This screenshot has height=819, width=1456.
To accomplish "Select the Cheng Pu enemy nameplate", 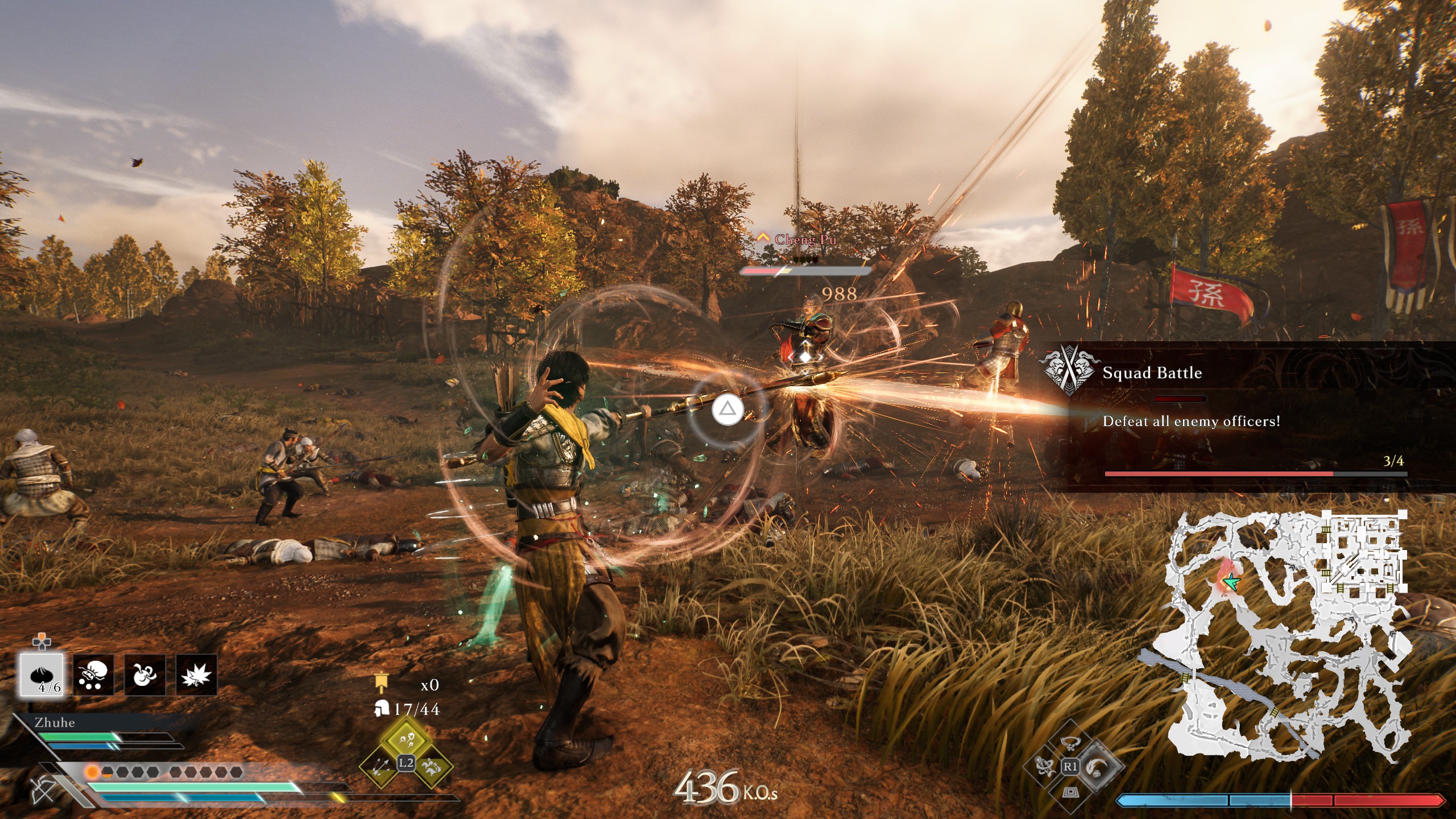I will point(805,239).
